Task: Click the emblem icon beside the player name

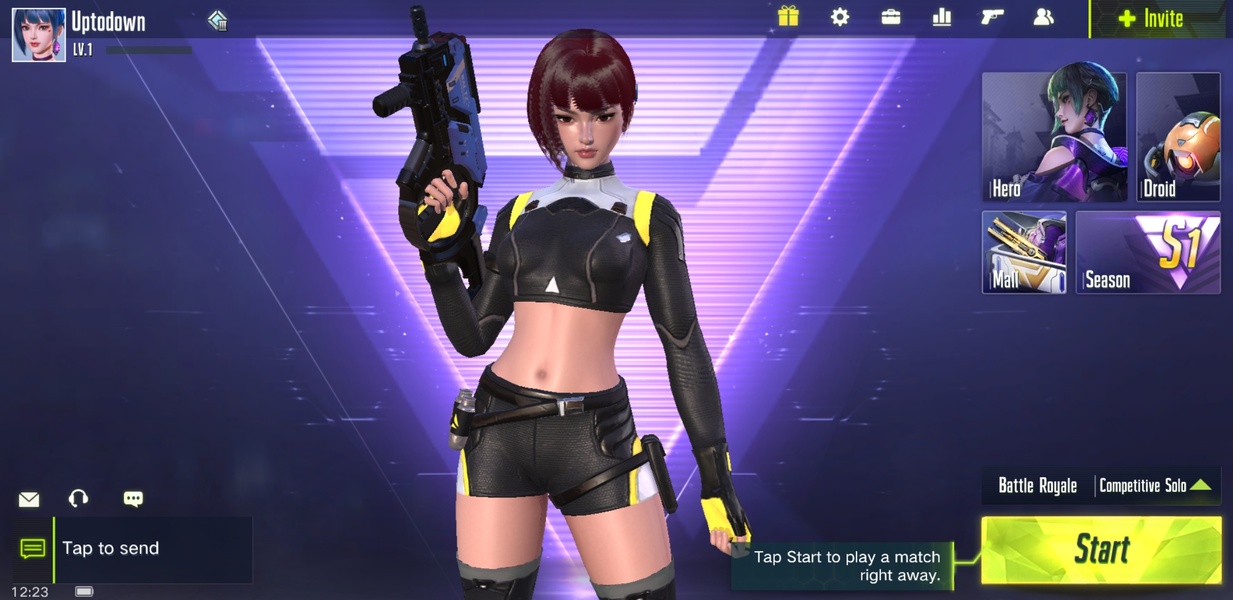Action: (218, 21)
